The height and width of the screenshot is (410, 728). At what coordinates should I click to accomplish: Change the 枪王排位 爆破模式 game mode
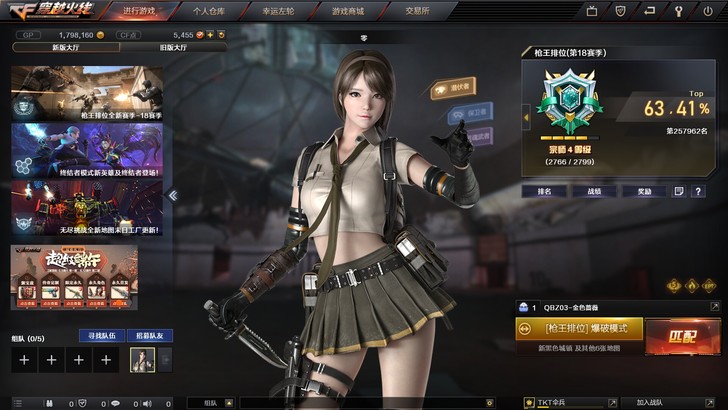[x=579, y=328]
